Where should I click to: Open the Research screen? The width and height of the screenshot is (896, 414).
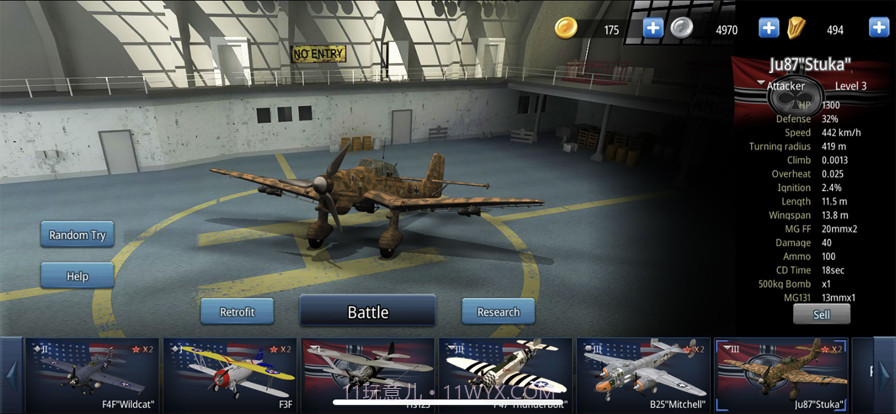pos(498,312)
